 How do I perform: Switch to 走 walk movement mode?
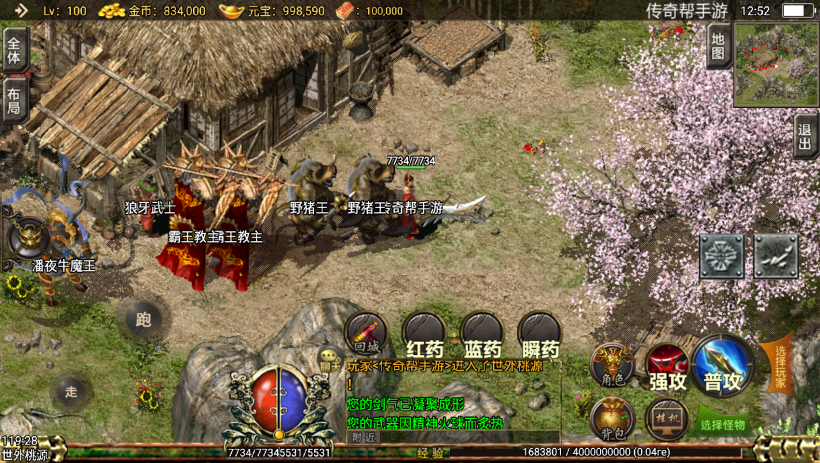pyautogui.click(x=71, y=389)
